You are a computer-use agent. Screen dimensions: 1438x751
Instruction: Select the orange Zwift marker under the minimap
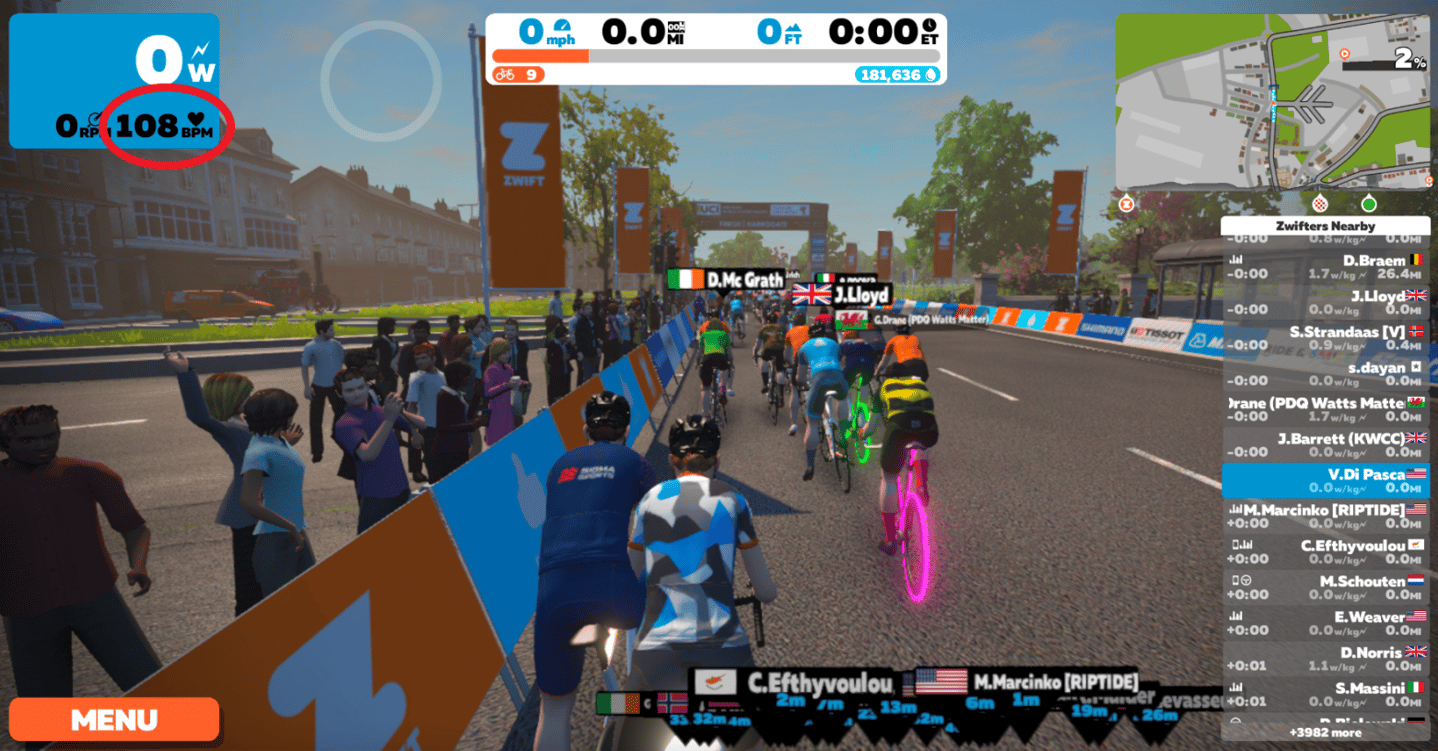(x=1127, y=204)
